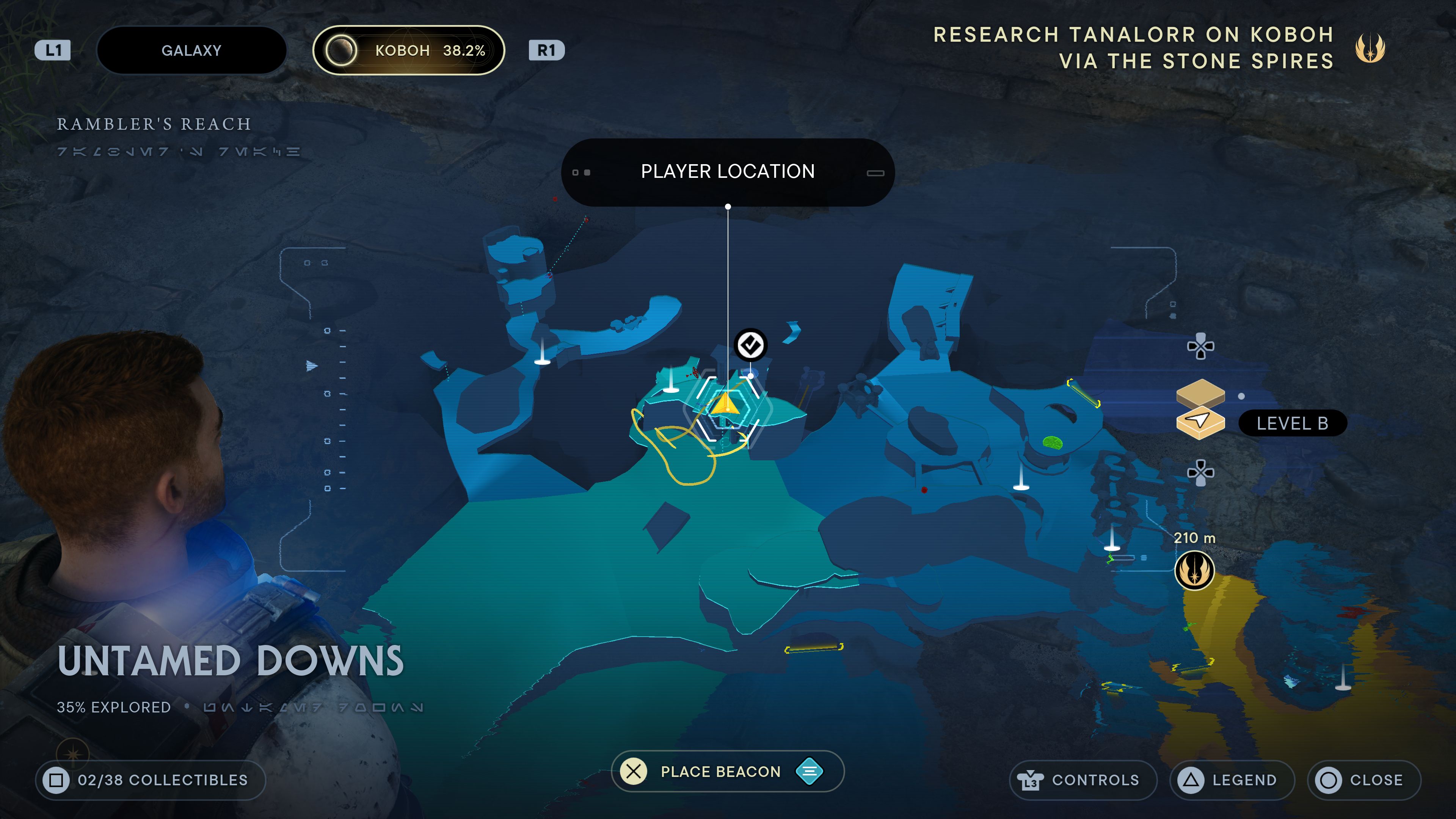Screen dimensions: 1456x819
Task: Select the Jedi meditation point icon near 210 m
Action: (x=1194, y=570)
